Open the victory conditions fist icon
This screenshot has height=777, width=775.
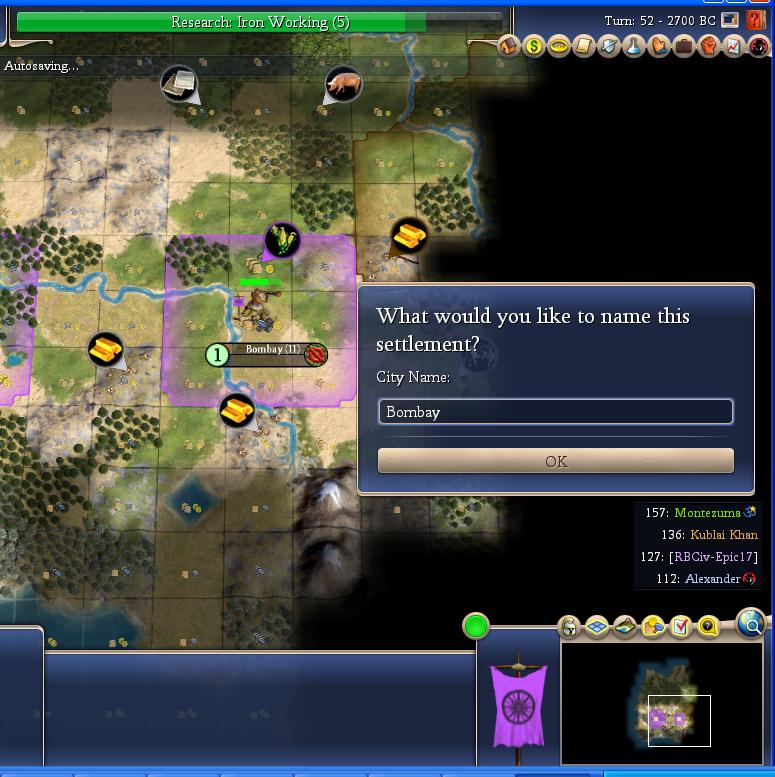coord(709,46)
